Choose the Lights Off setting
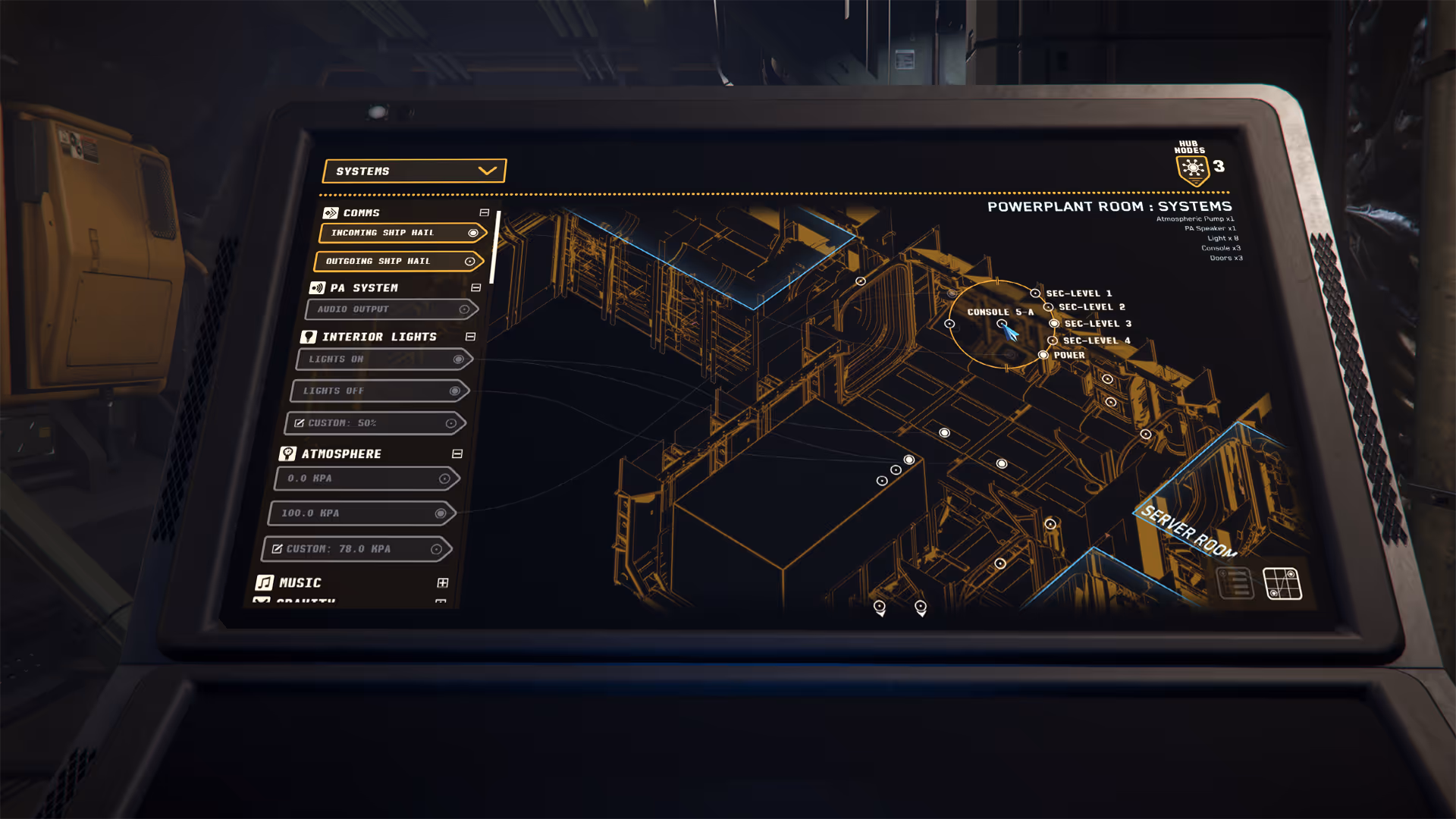Viewport: 1456px width, 819px height. click(x=380, y=391)
